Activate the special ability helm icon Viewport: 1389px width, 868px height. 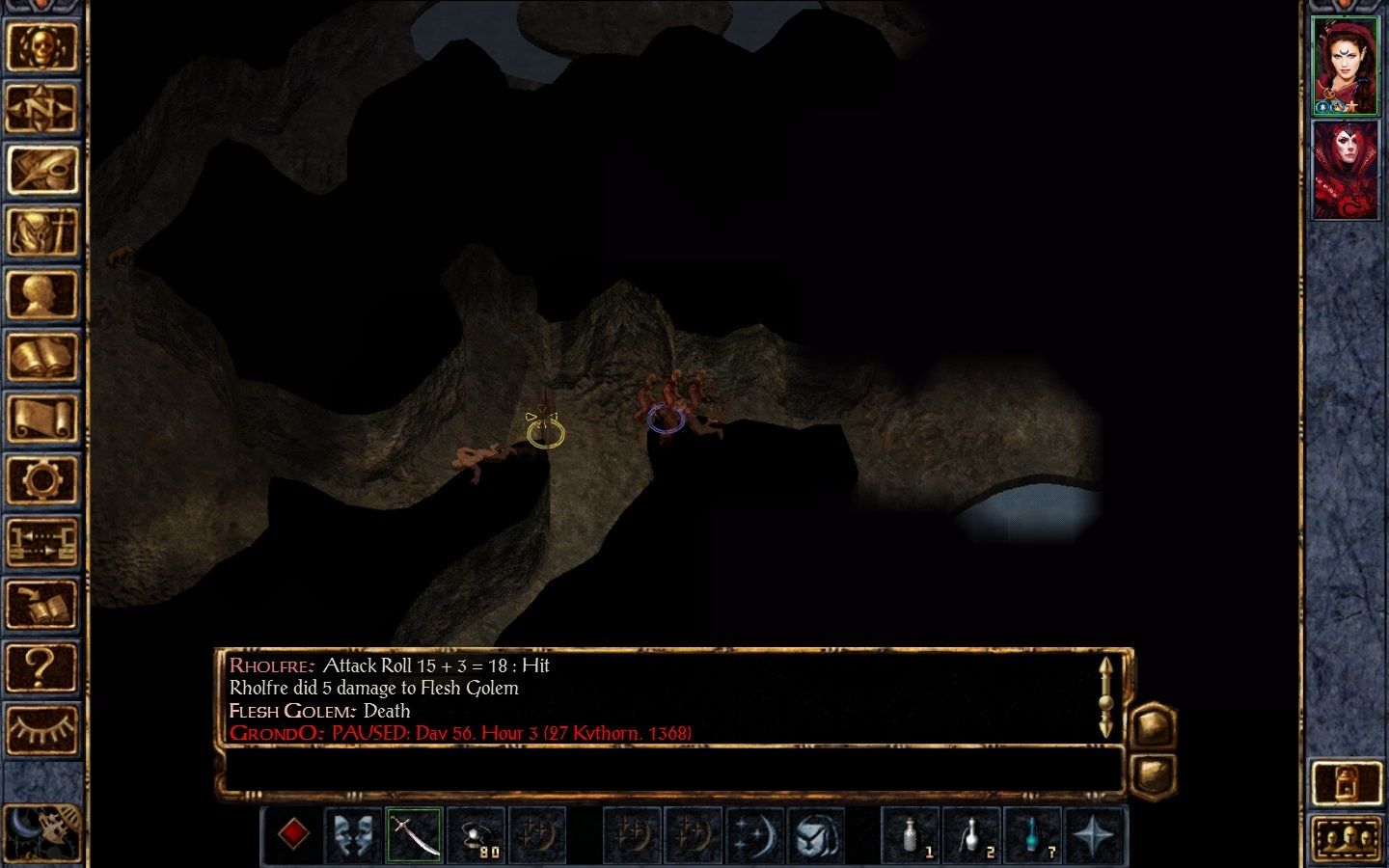coord(818,835)
